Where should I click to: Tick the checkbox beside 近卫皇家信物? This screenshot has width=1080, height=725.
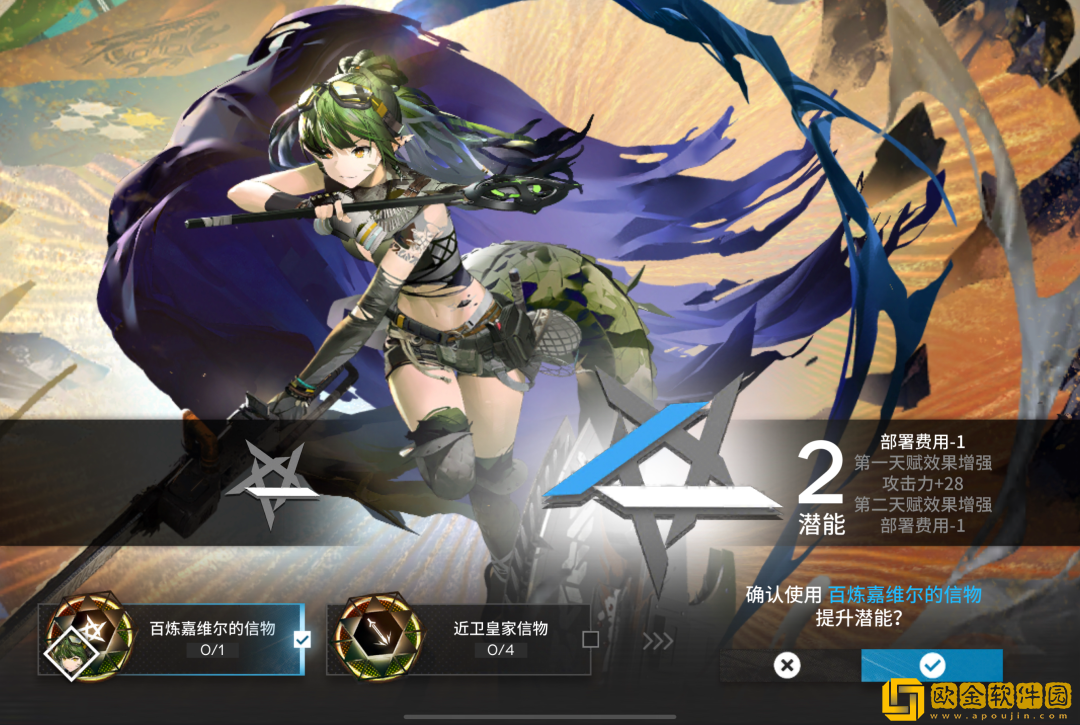tap(590, 639)
